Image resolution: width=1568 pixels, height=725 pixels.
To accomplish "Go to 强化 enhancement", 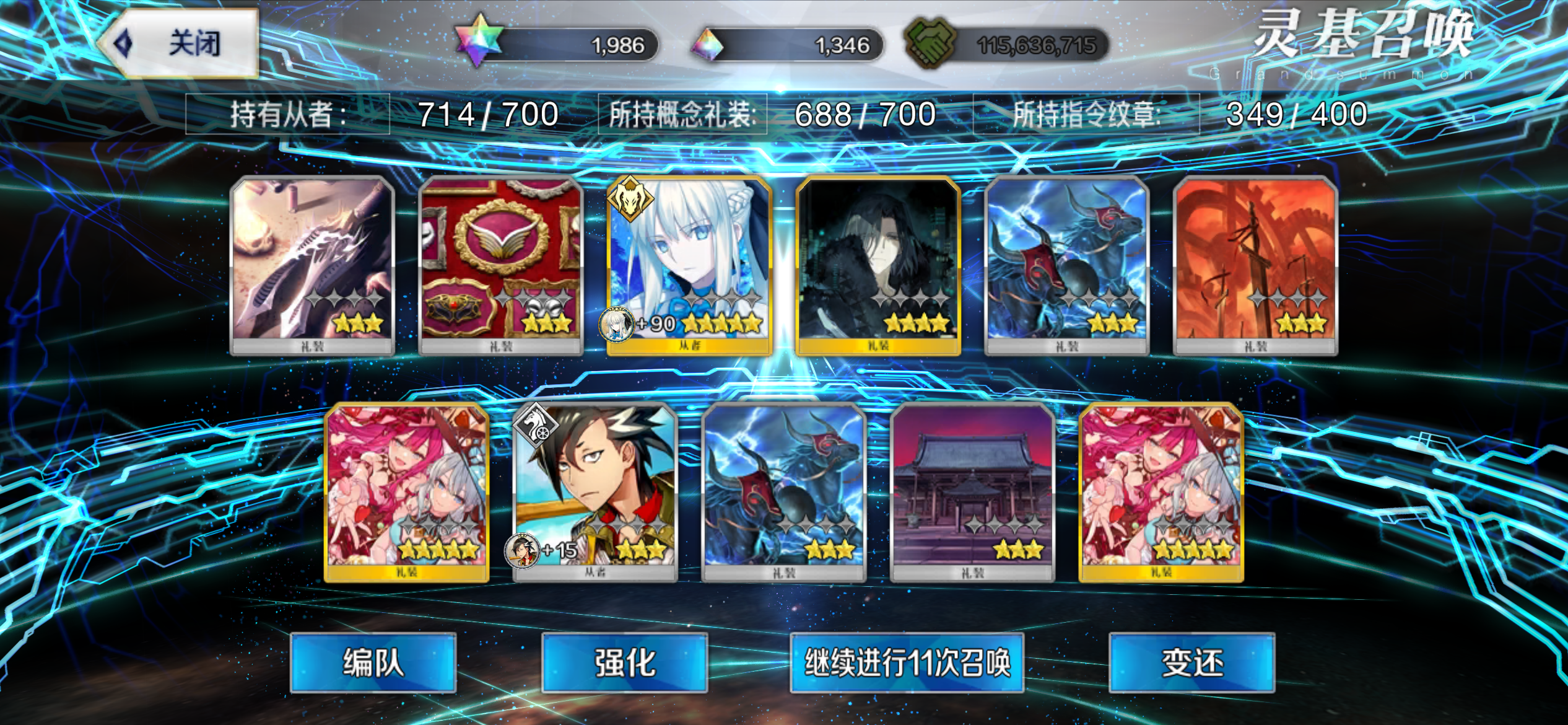I will [x=624, y=662].
